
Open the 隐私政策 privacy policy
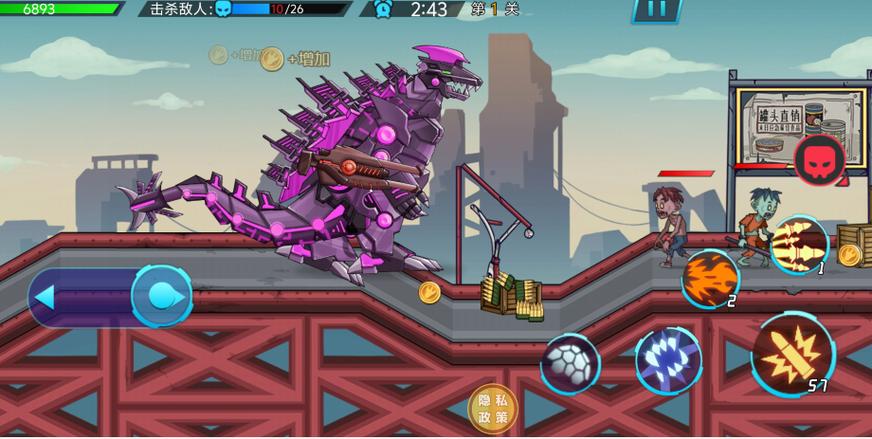(493, 409)
